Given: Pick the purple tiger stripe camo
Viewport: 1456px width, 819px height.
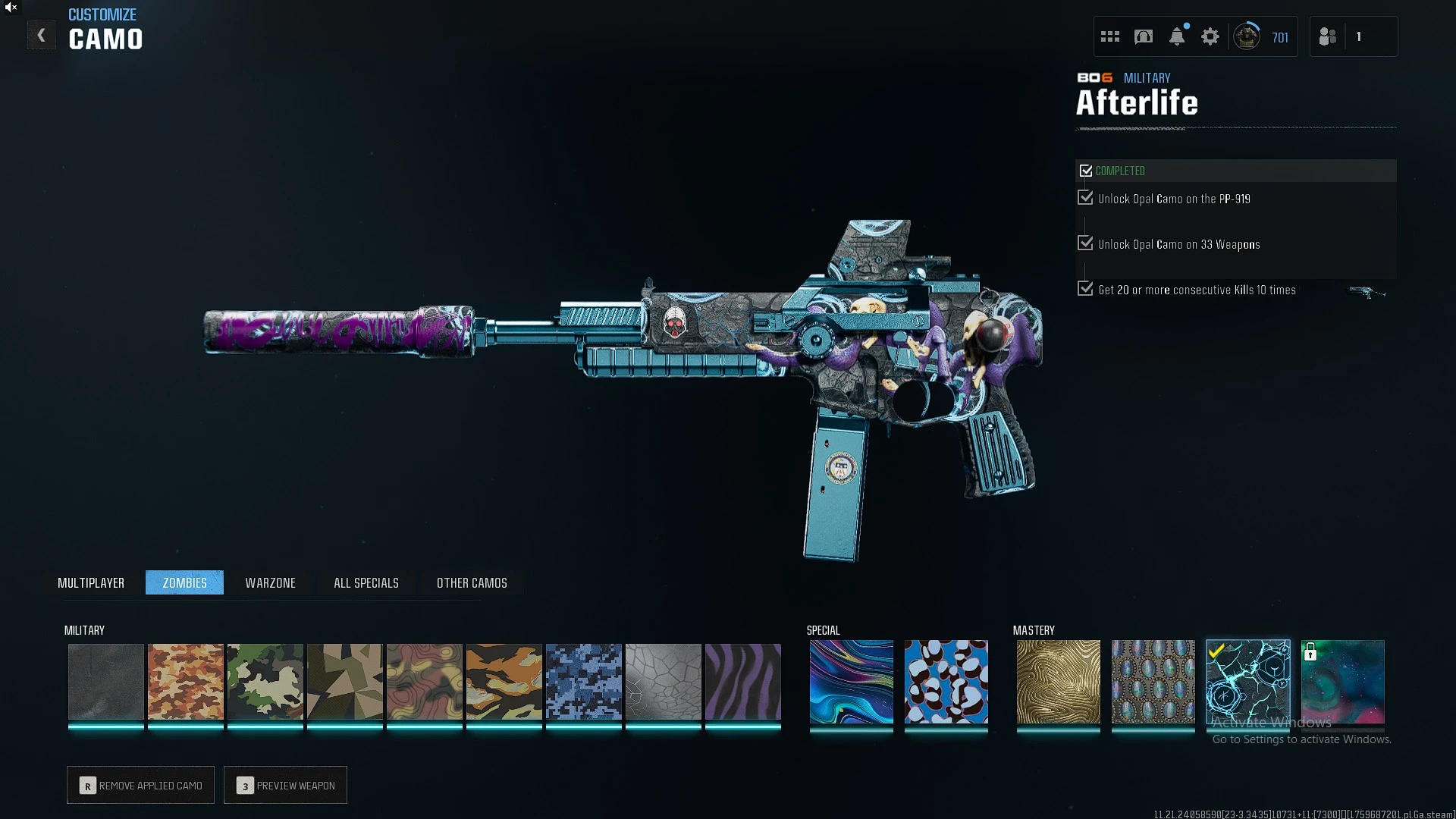Looking at the screenshot, I should [x=743, y=681].
